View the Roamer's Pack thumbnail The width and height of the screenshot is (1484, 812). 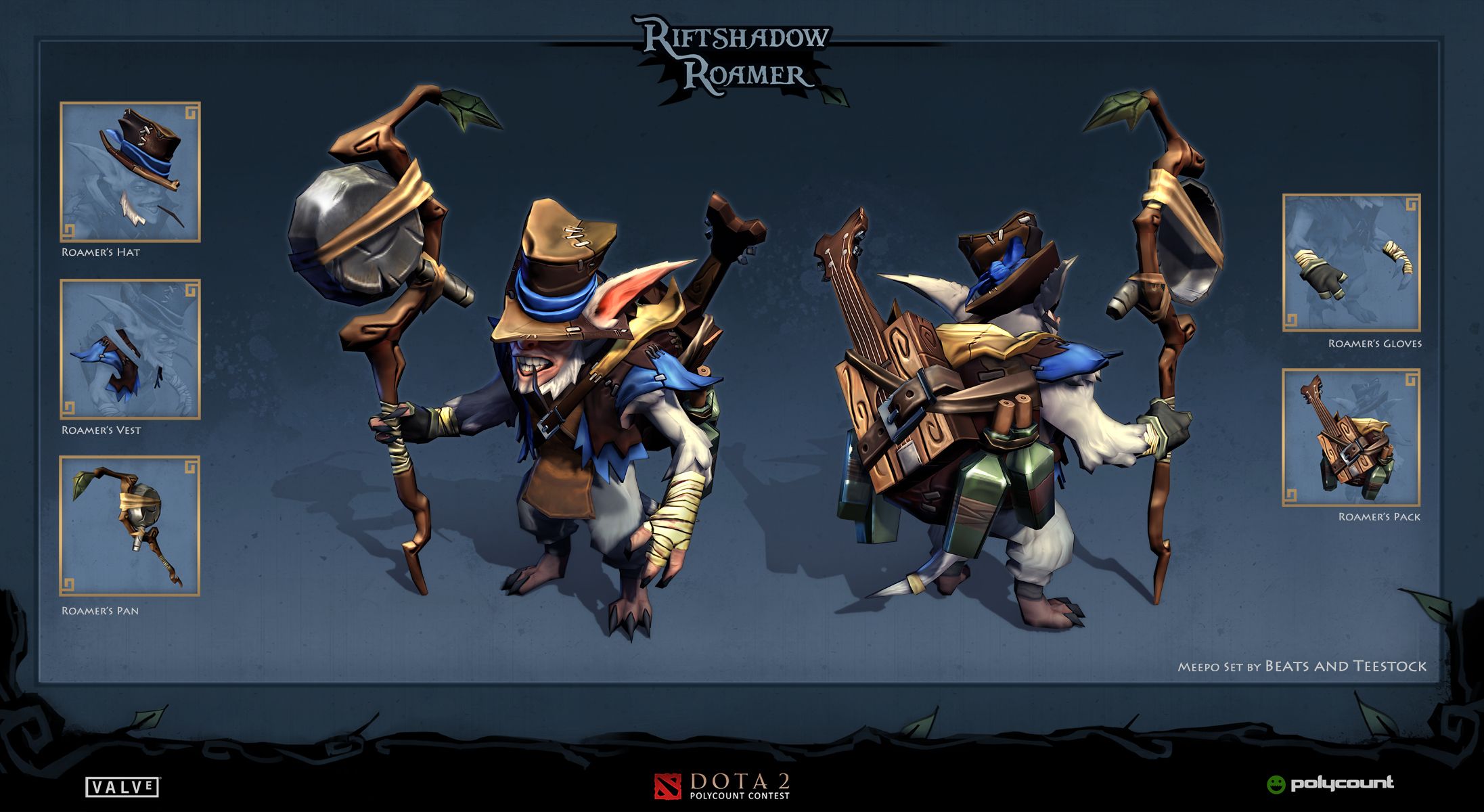coord(1351,438)
